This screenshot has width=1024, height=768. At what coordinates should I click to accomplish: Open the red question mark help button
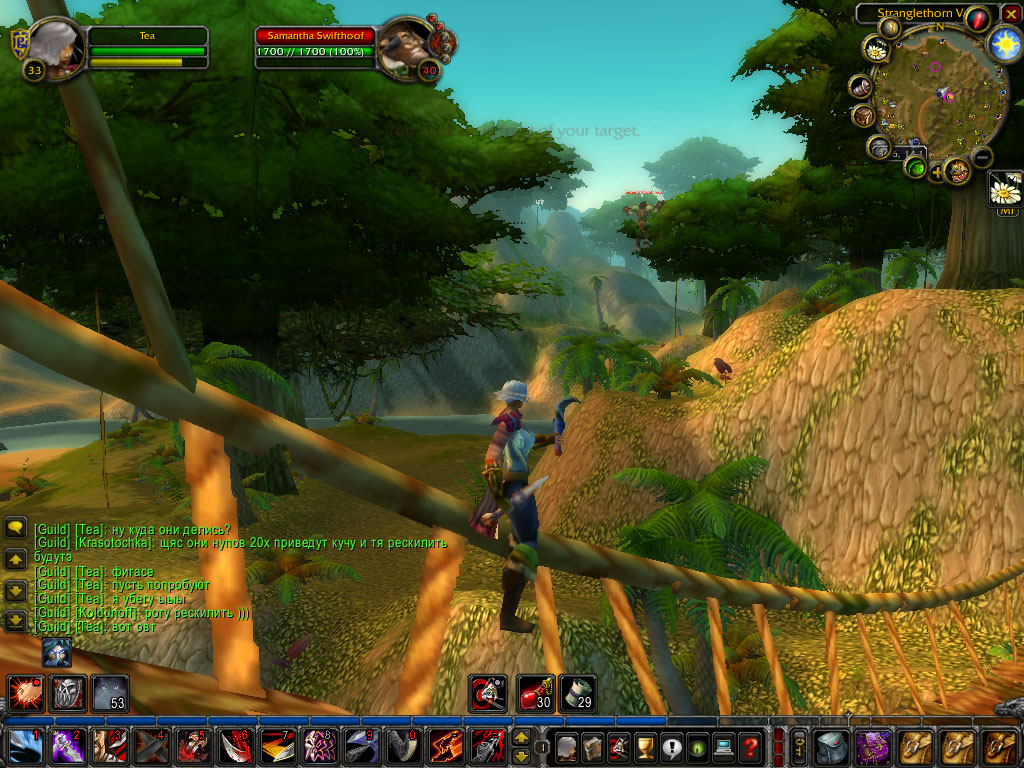click(x=750, y=746)
